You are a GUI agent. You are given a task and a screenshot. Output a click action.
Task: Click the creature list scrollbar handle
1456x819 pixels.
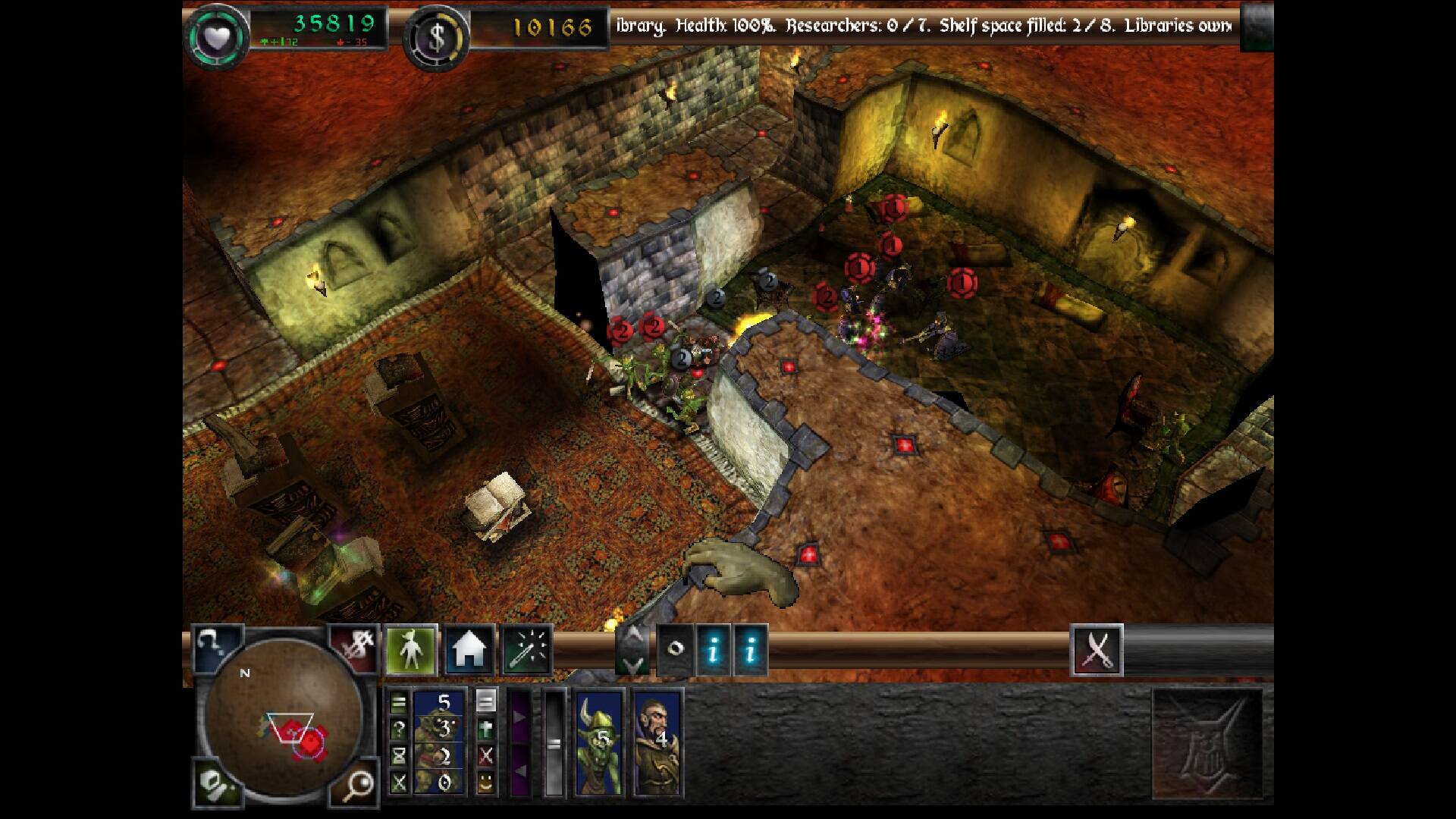click(554, 742)
